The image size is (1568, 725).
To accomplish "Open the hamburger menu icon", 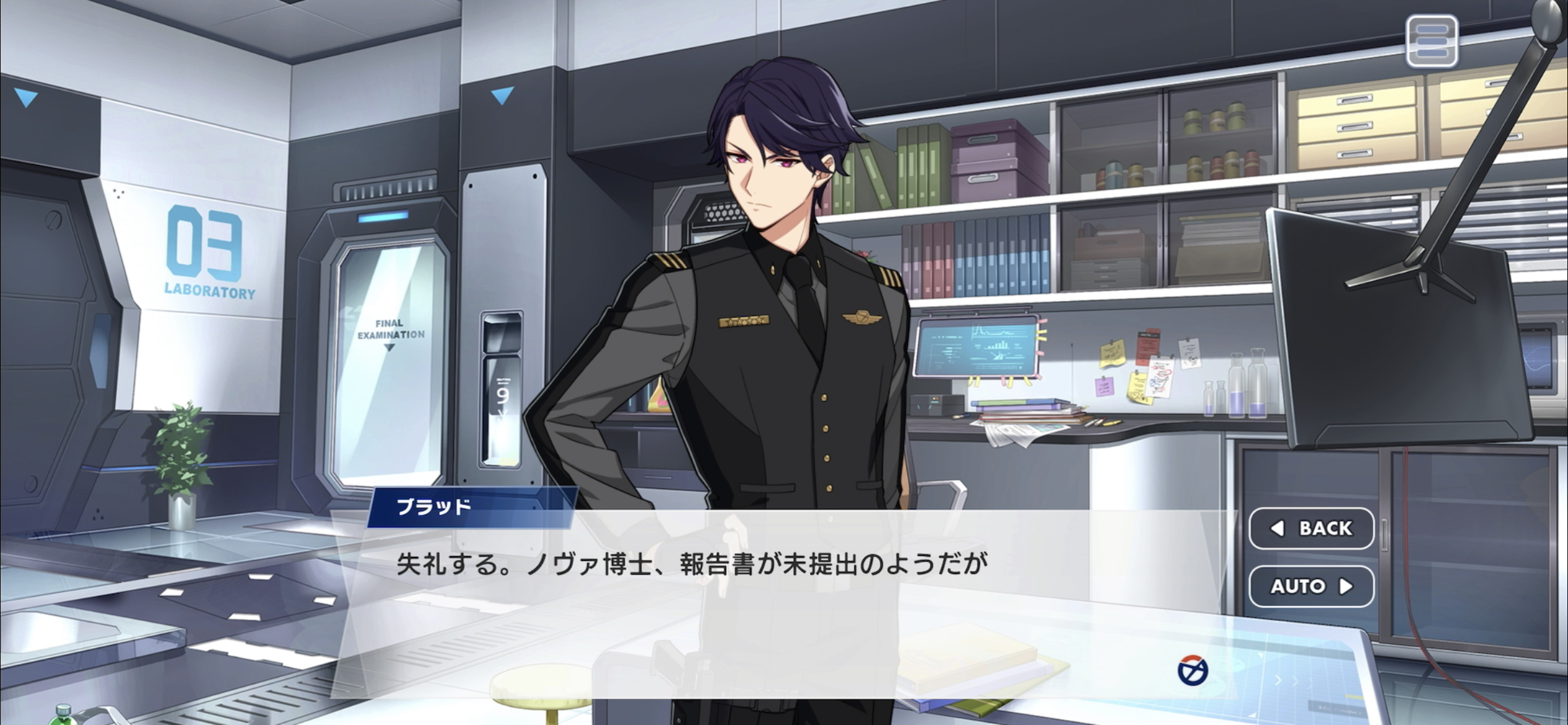I will pyautogui.click(x=1431, y=42).
